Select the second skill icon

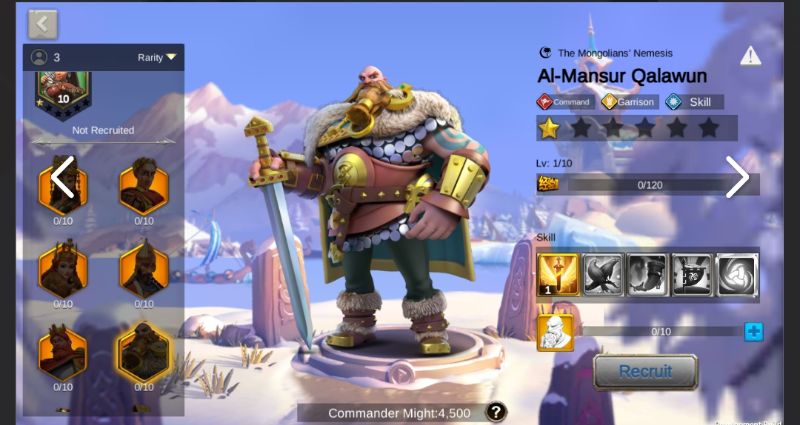coord(602,275)
